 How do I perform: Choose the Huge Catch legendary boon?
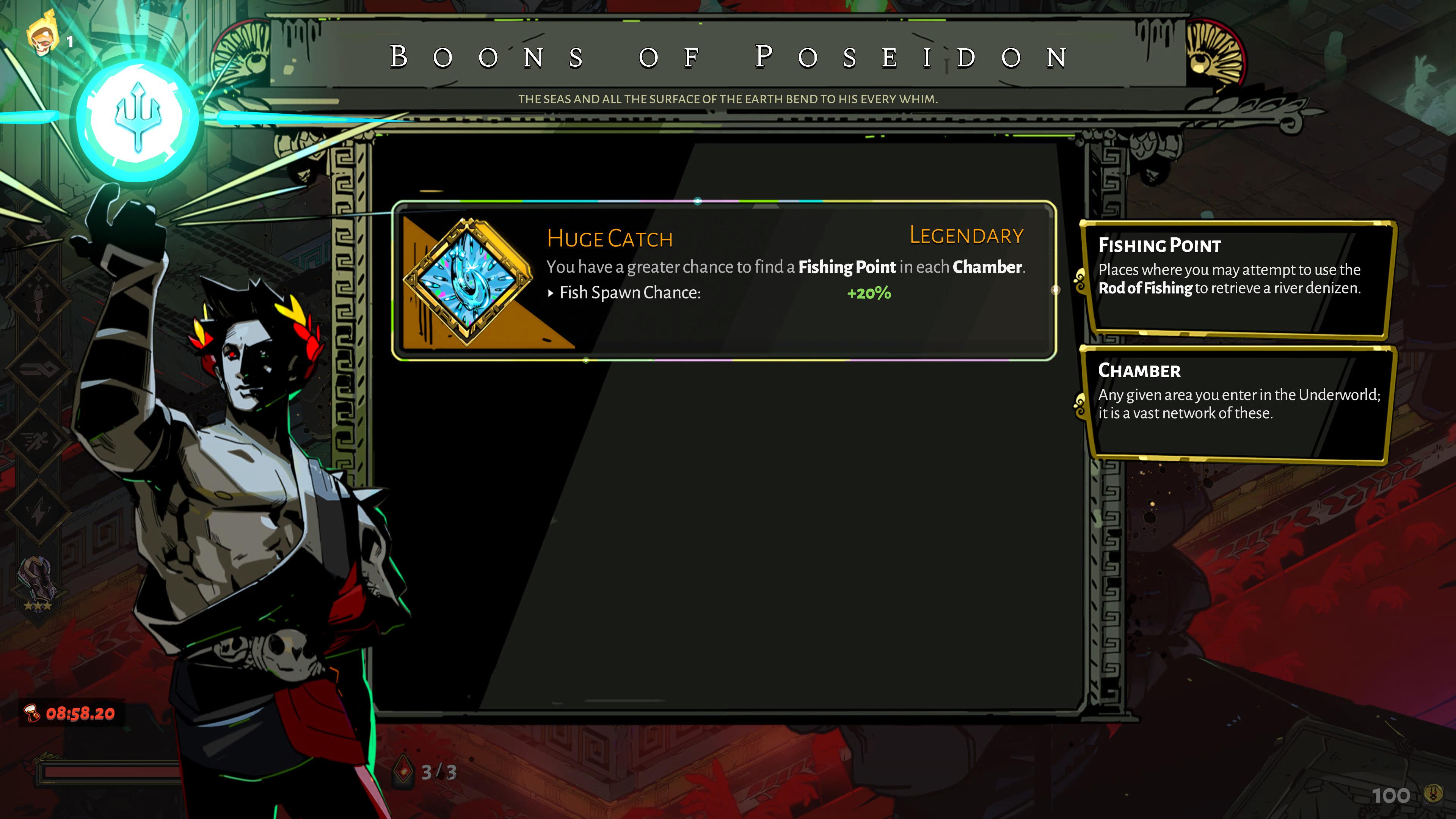[723, 280]
